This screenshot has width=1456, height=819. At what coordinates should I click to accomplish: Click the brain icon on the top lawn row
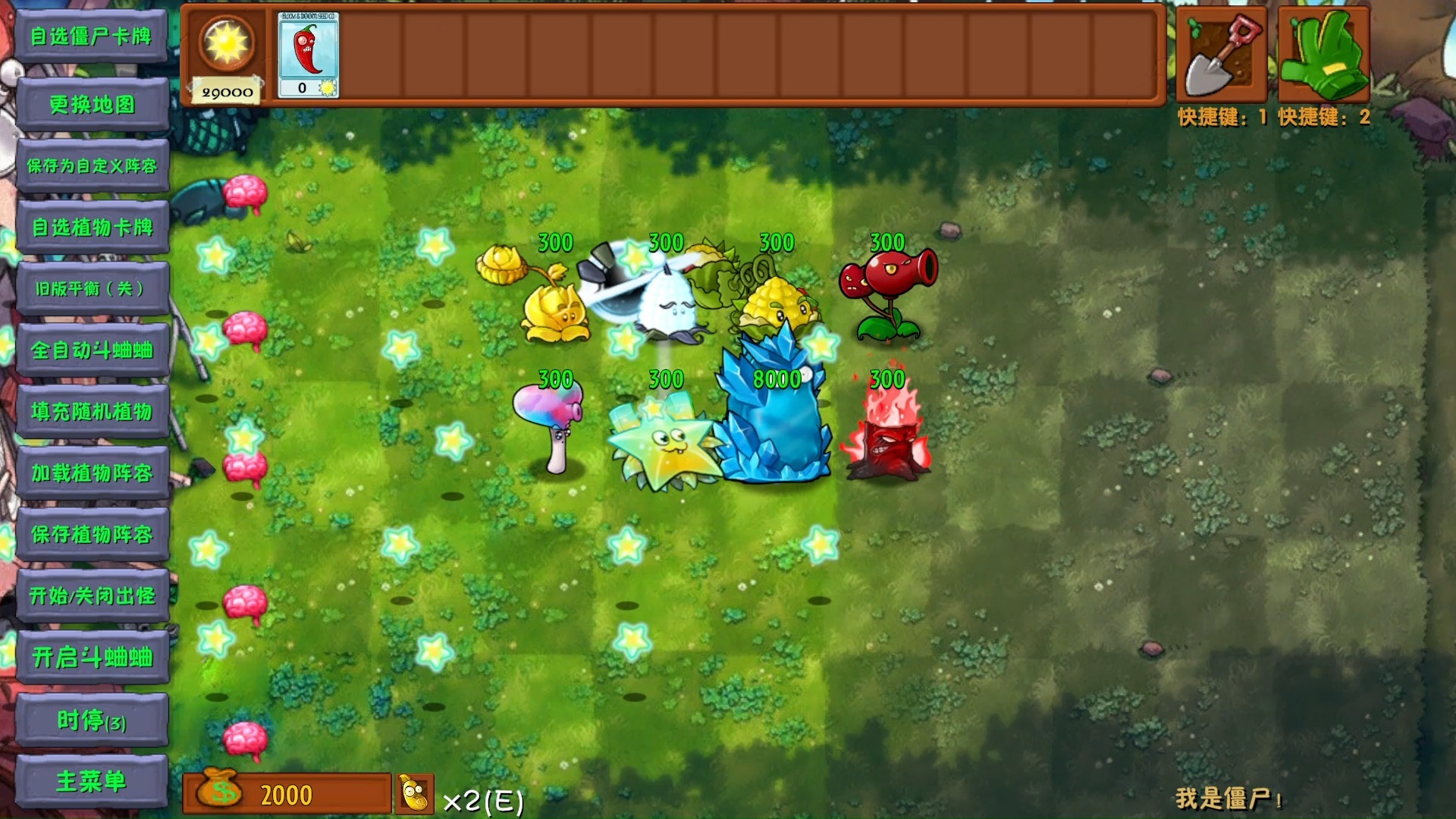tap(244, 192)
